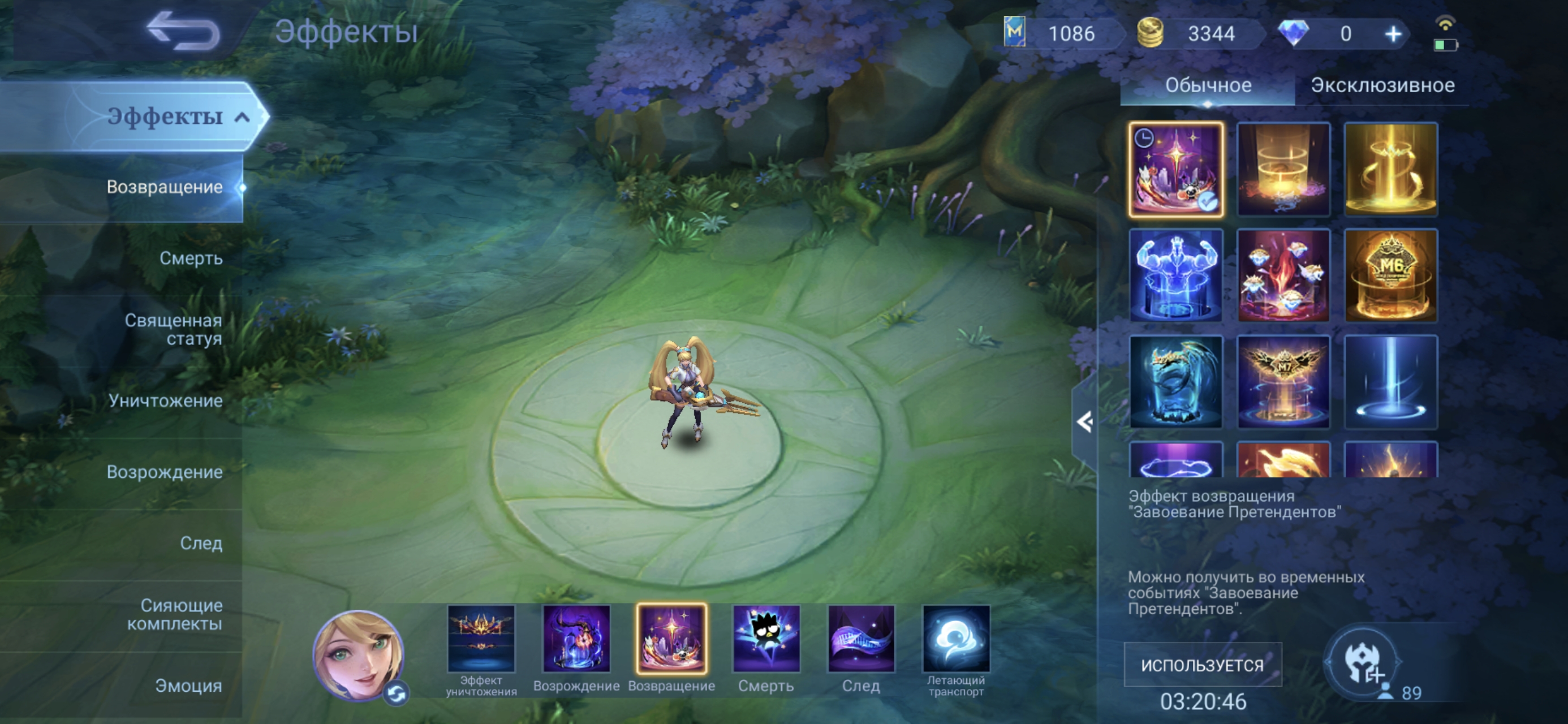Change hero via the portrait swap icon
1568x724 pixels.
point(397,693)
